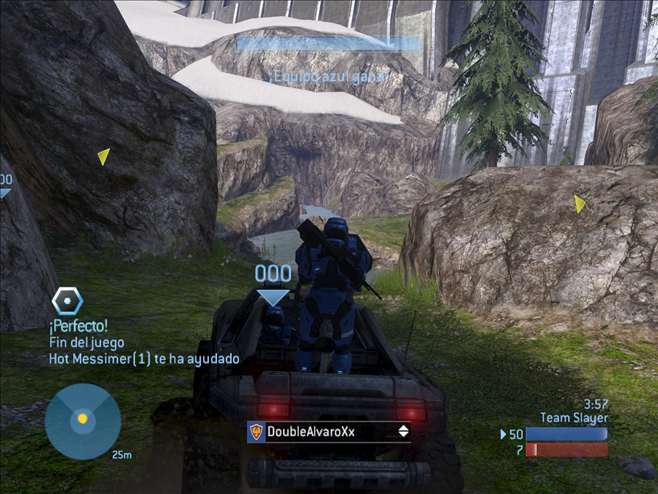Select the hexagonal Perfection medal icon

click(67, 300)
